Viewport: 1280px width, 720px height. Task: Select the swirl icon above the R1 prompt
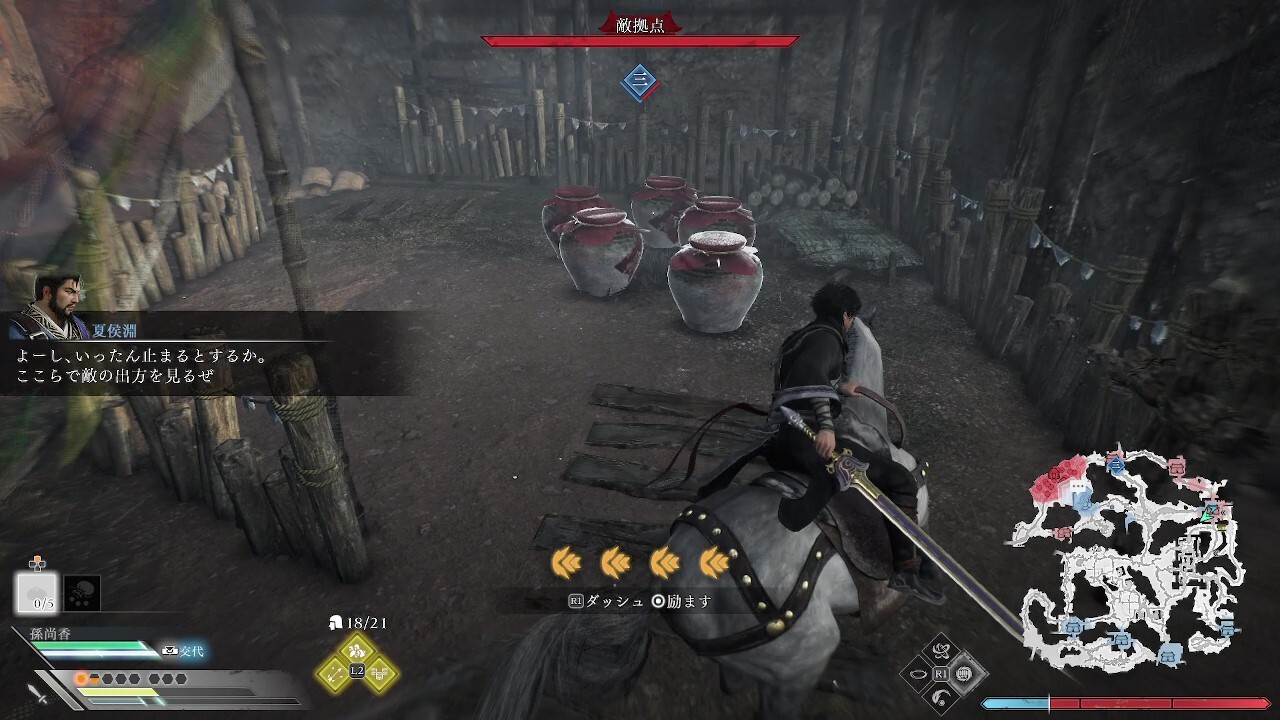pos(940,652)
